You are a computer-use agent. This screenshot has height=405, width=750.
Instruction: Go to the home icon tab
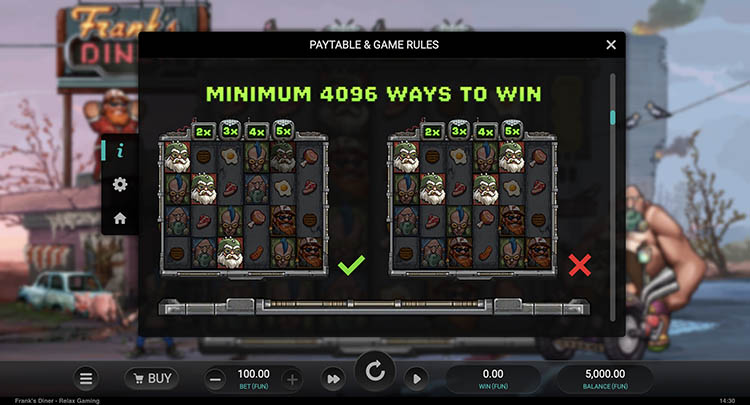(x=120, y=217)
